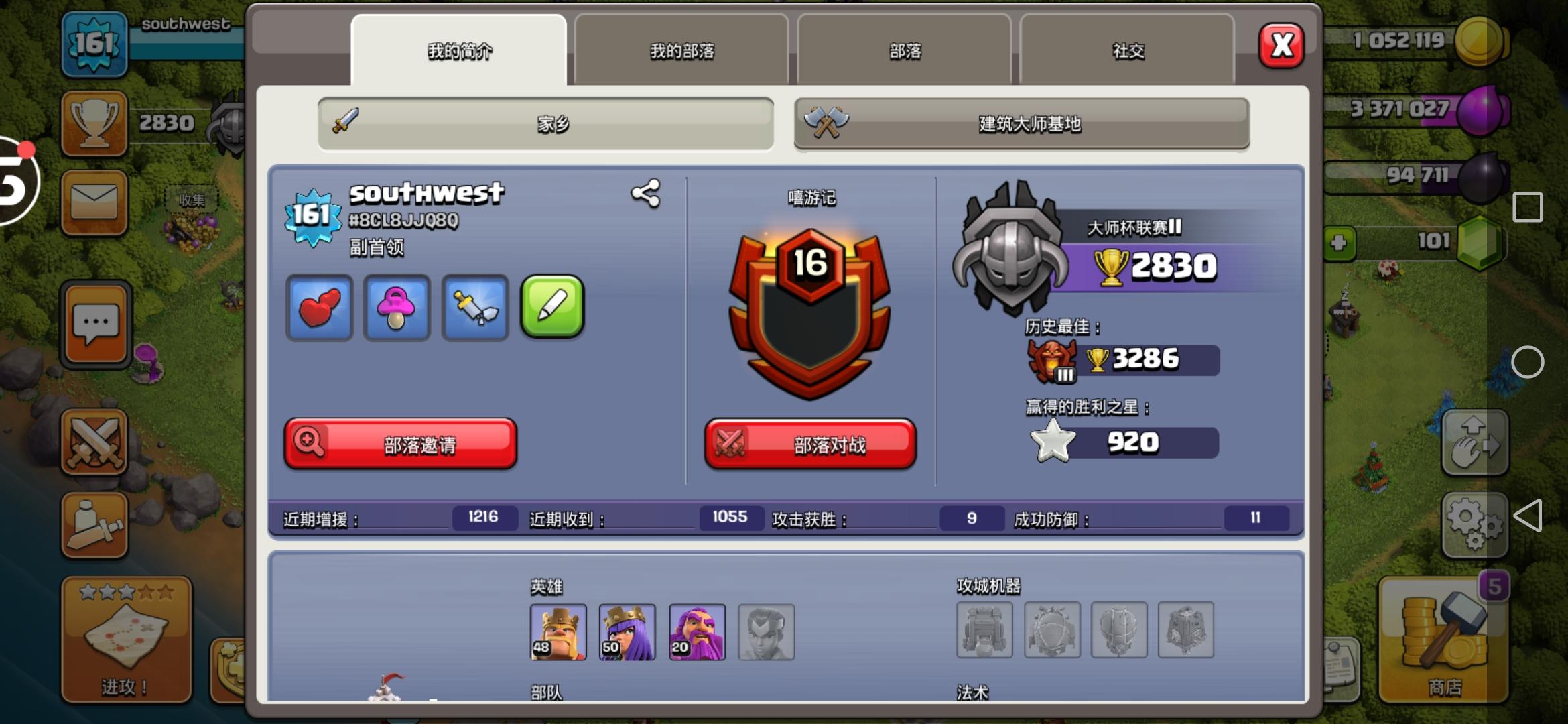Select the red heart troops-donated icon
Image resolution: width=1568 pixels, height=724 pixels.
(320, 308)
